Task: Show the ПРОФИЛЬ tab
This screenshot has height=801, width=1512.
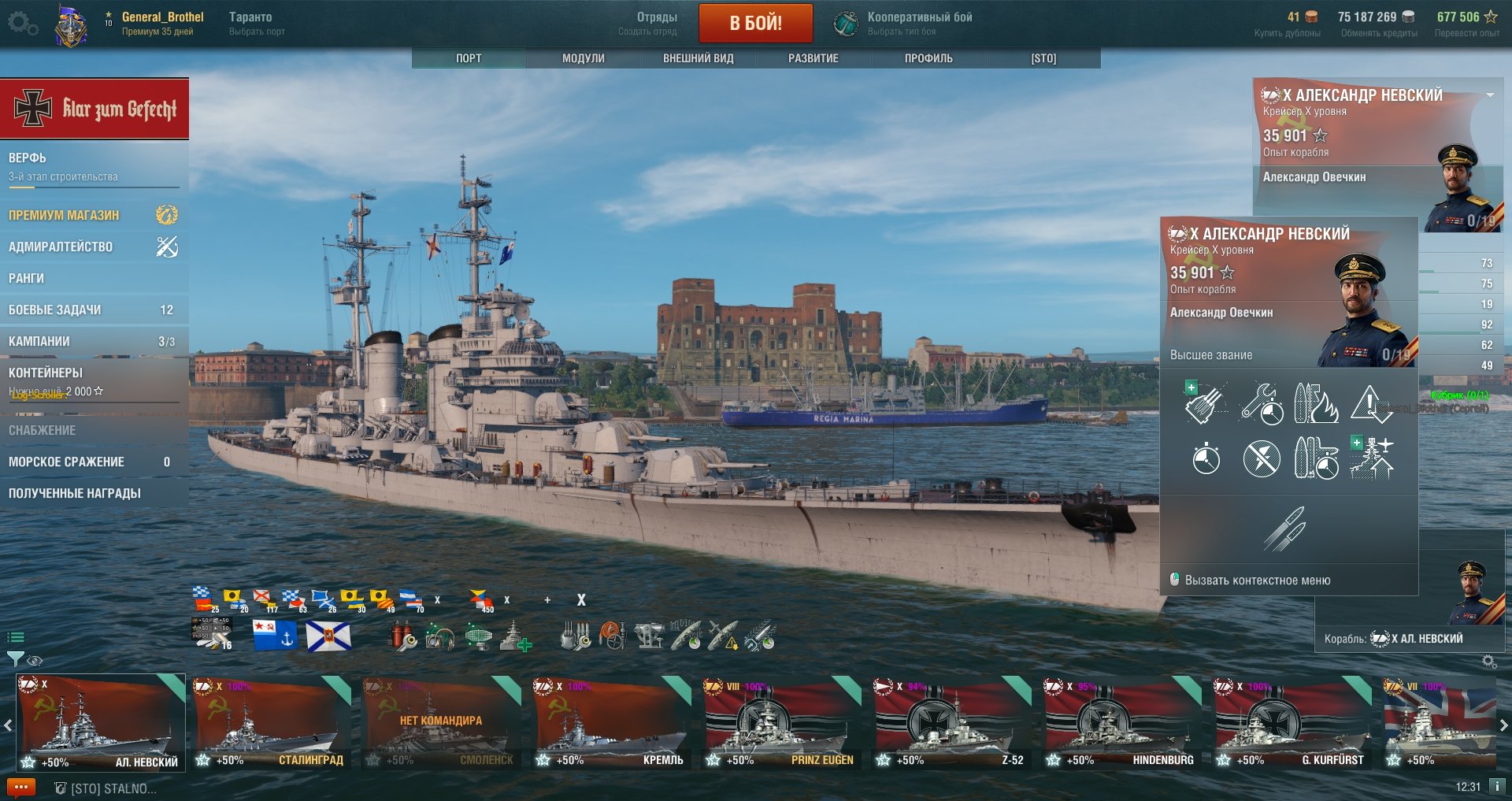Action: (928, 58)
